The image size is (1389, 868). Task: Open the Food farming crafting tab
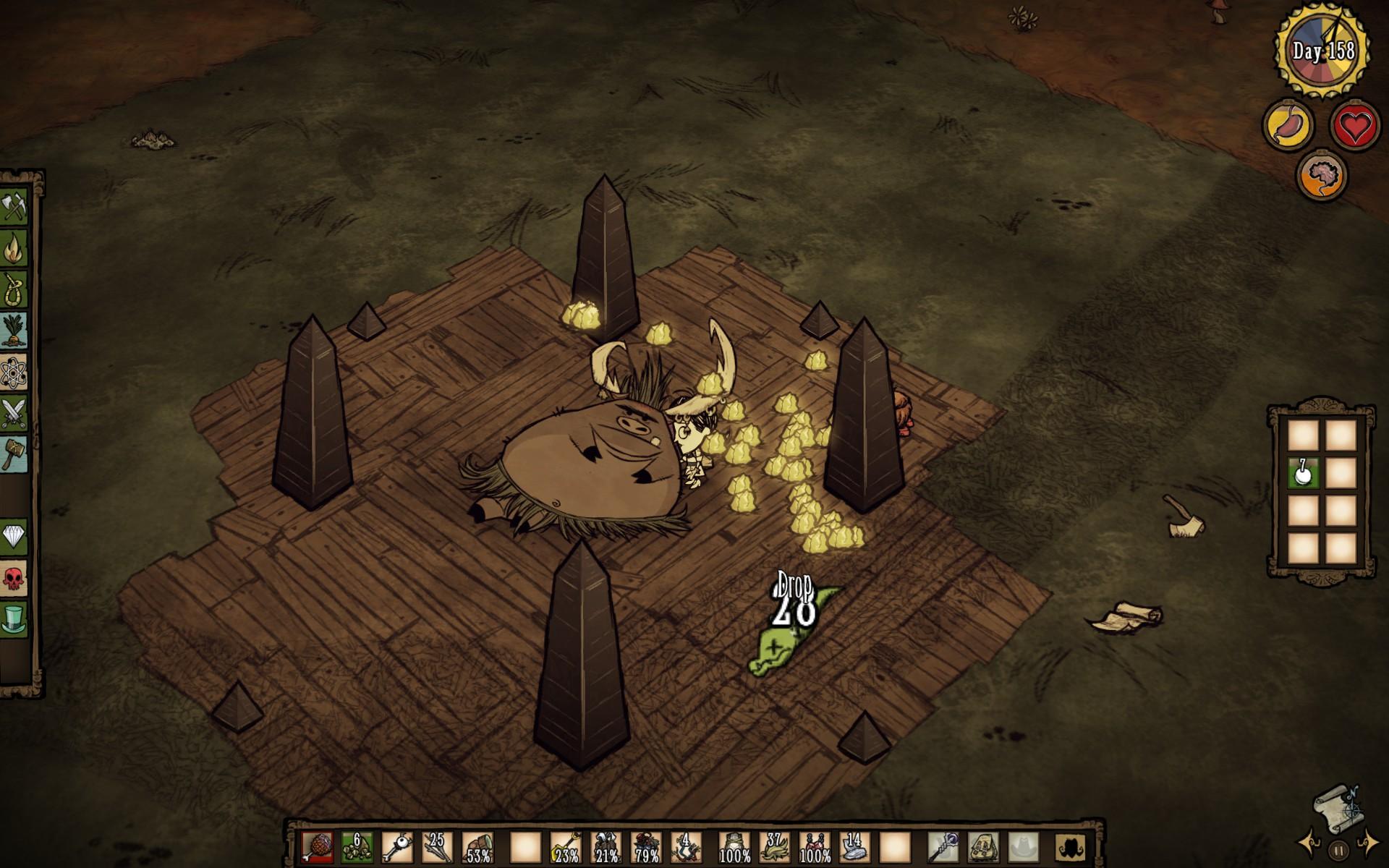pos(14,331)
